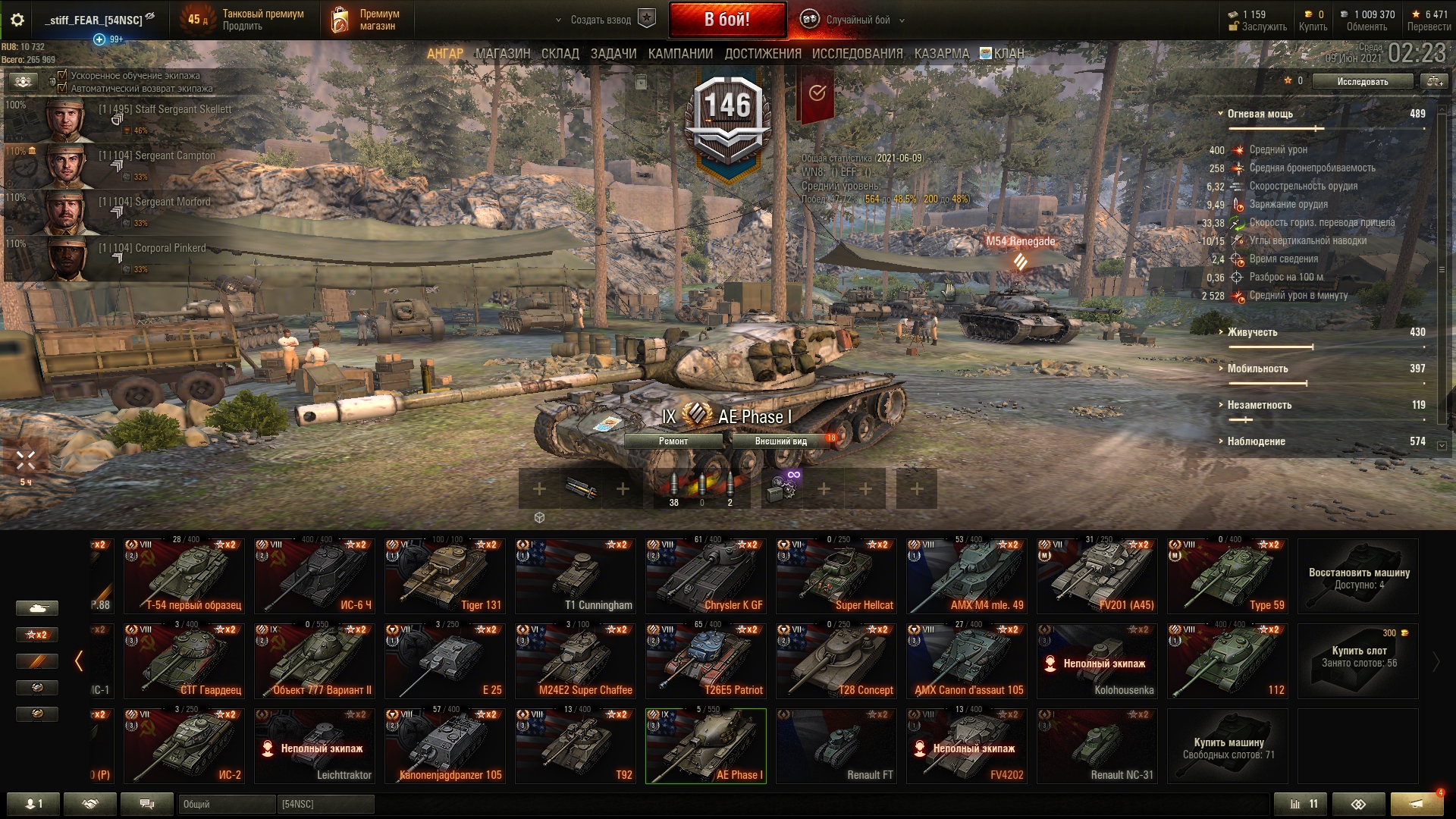Open the game settings gear icon
This screenshot has height=819, width=1456.
coord(17,20)
